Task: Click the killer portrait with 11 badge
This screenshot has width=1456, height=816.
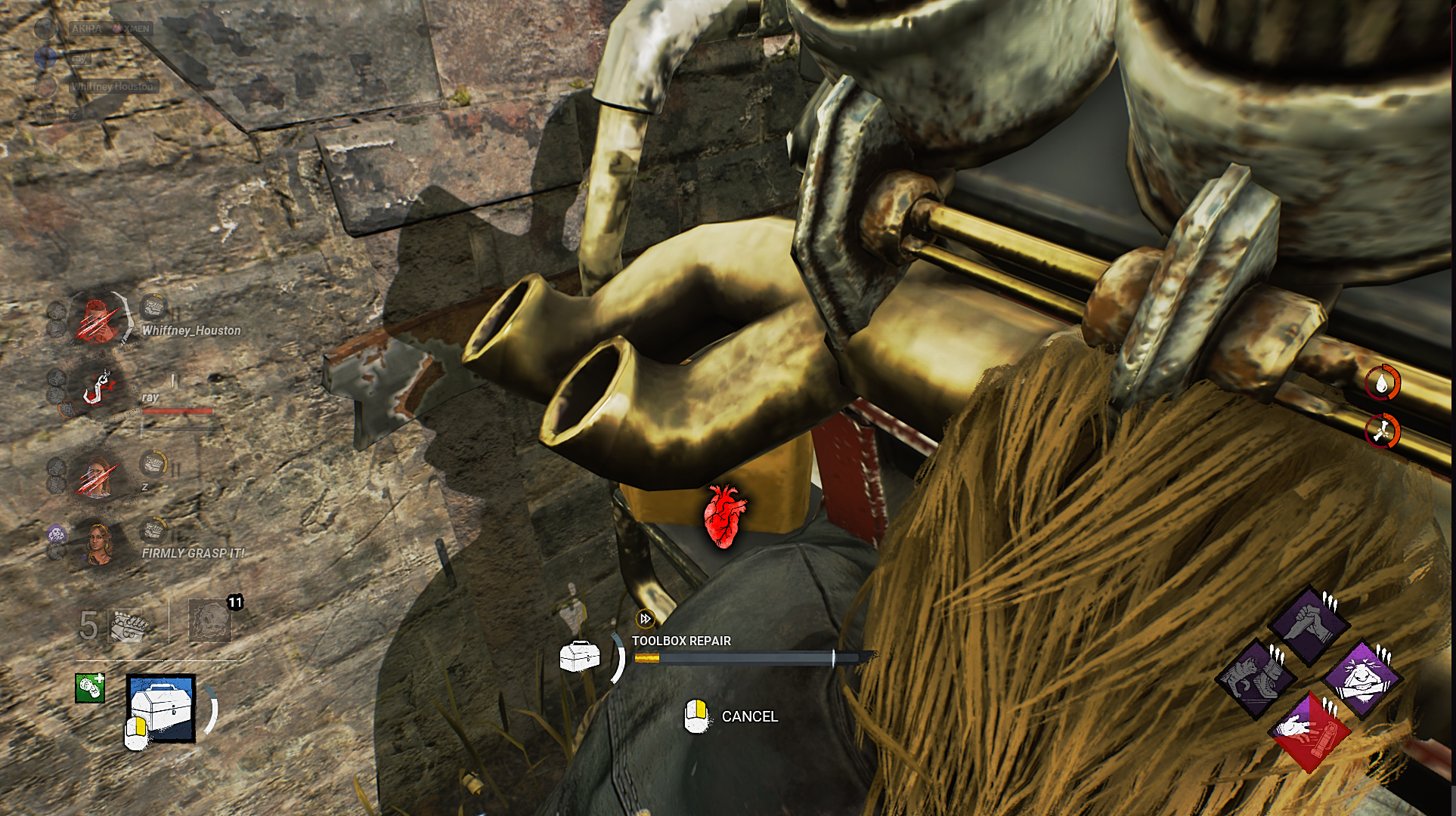Action: (209, 620)
